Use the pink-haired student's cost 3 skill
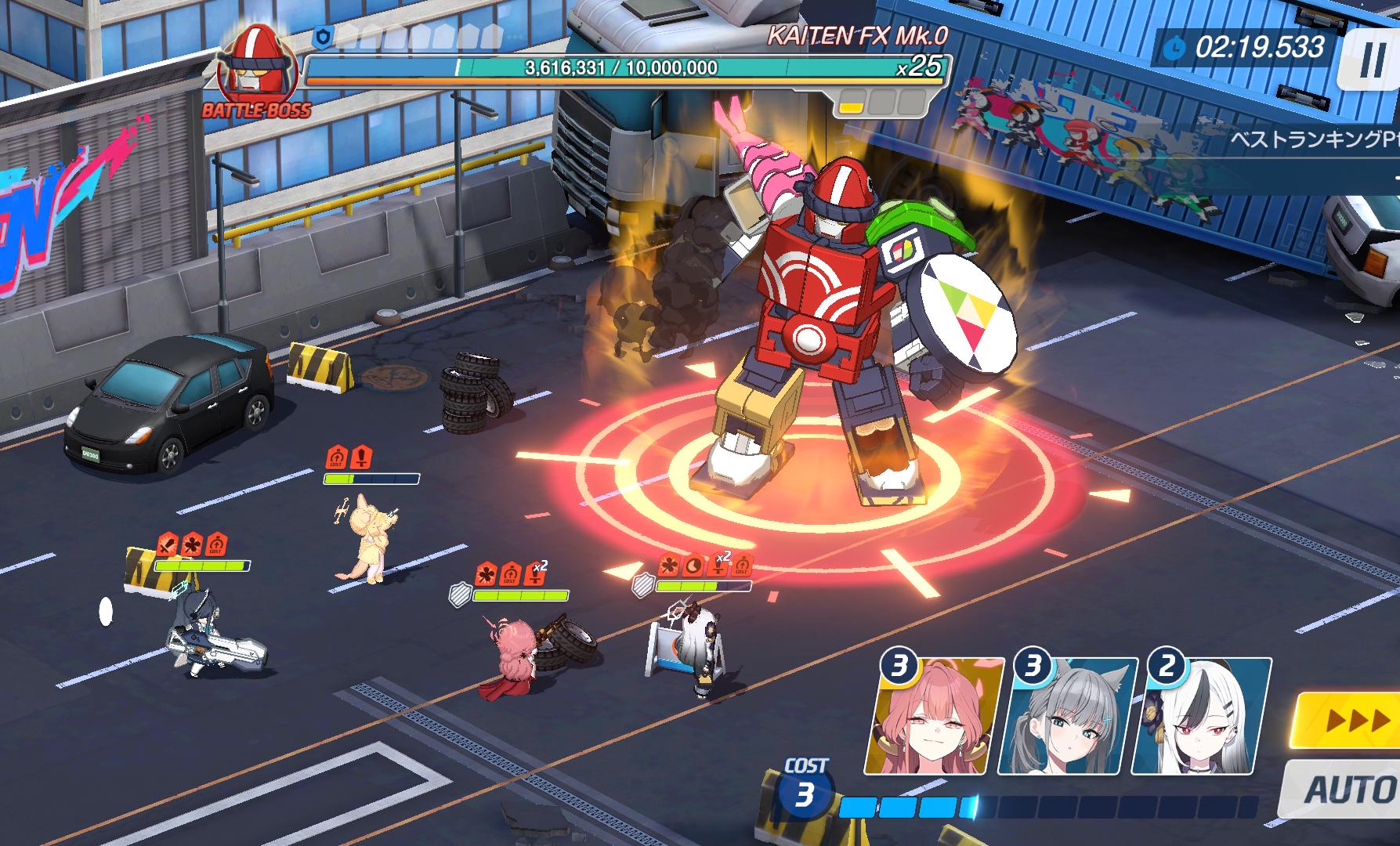The image size is (1400, 846). tap(934, 716)
